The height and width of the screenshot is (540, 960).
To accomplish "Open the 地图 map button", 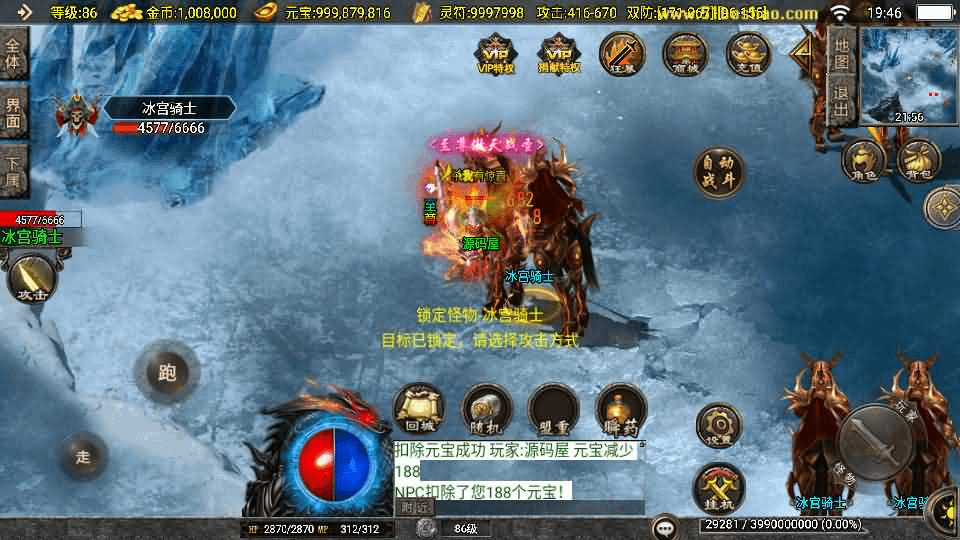I will tap(842, 53).
